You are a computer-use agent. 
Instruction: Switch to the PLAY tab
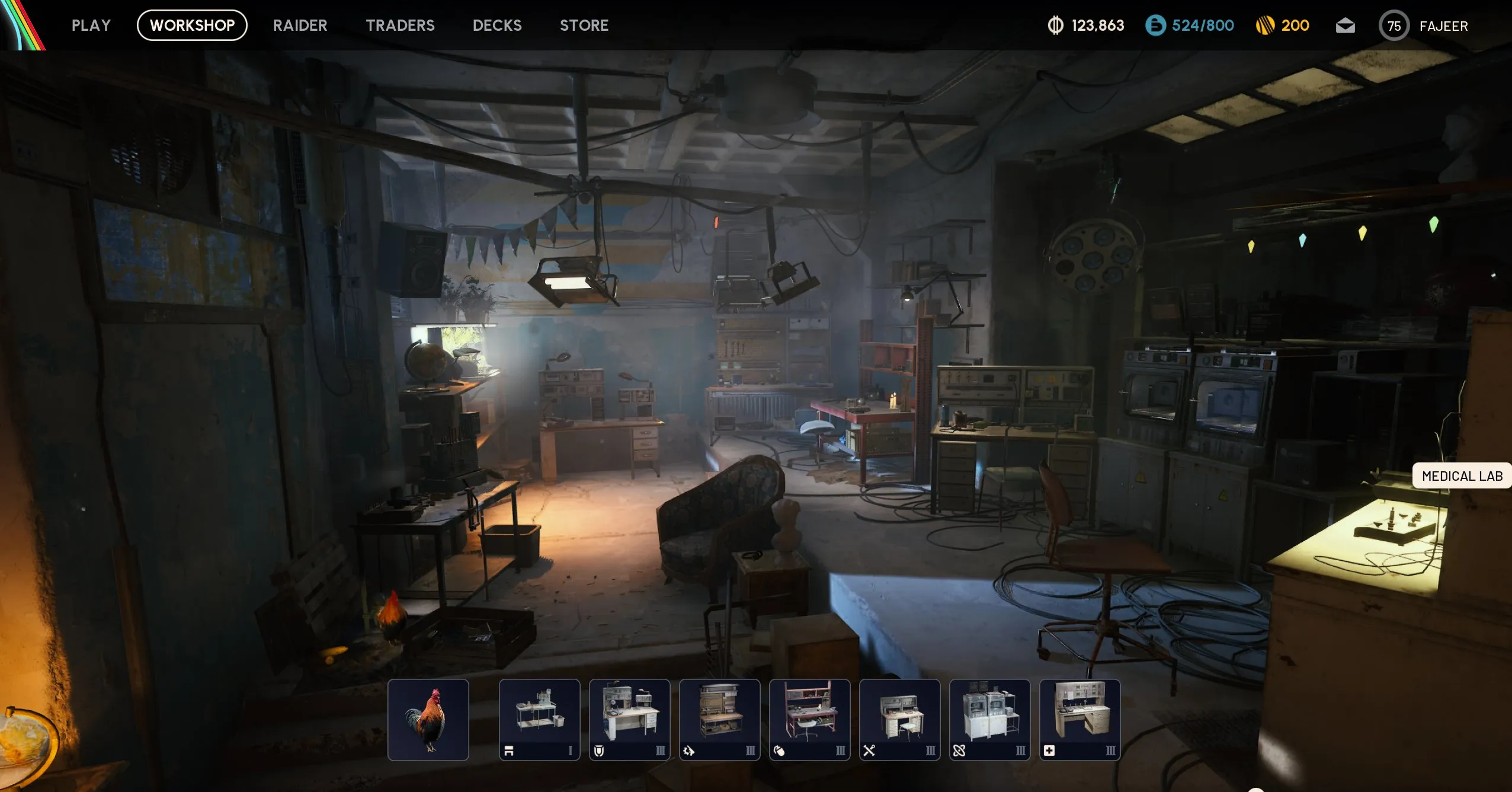(91, 25)
